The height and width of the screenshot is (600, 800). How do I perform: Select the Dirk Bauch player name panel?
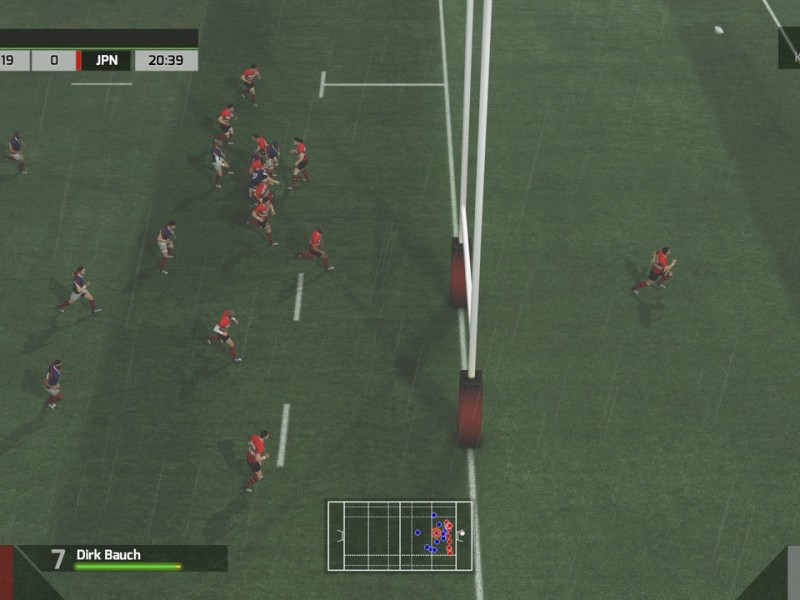(x=122, y=557)
